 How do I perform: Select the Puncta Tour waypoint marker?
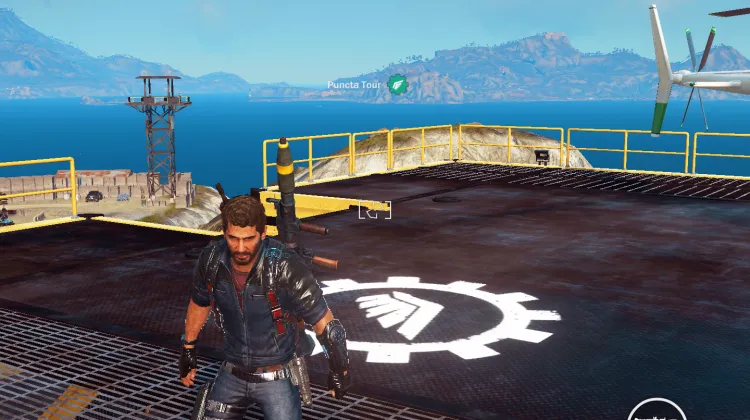pos(398,84)
